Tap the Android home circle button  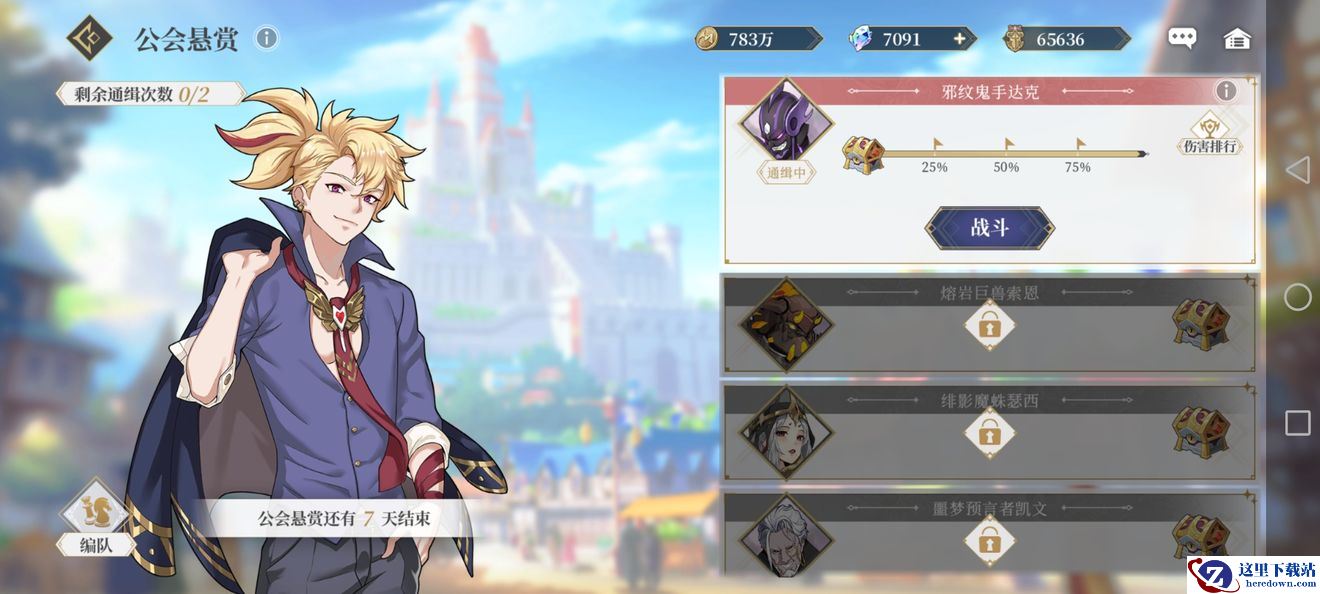tap(1297, 297)
